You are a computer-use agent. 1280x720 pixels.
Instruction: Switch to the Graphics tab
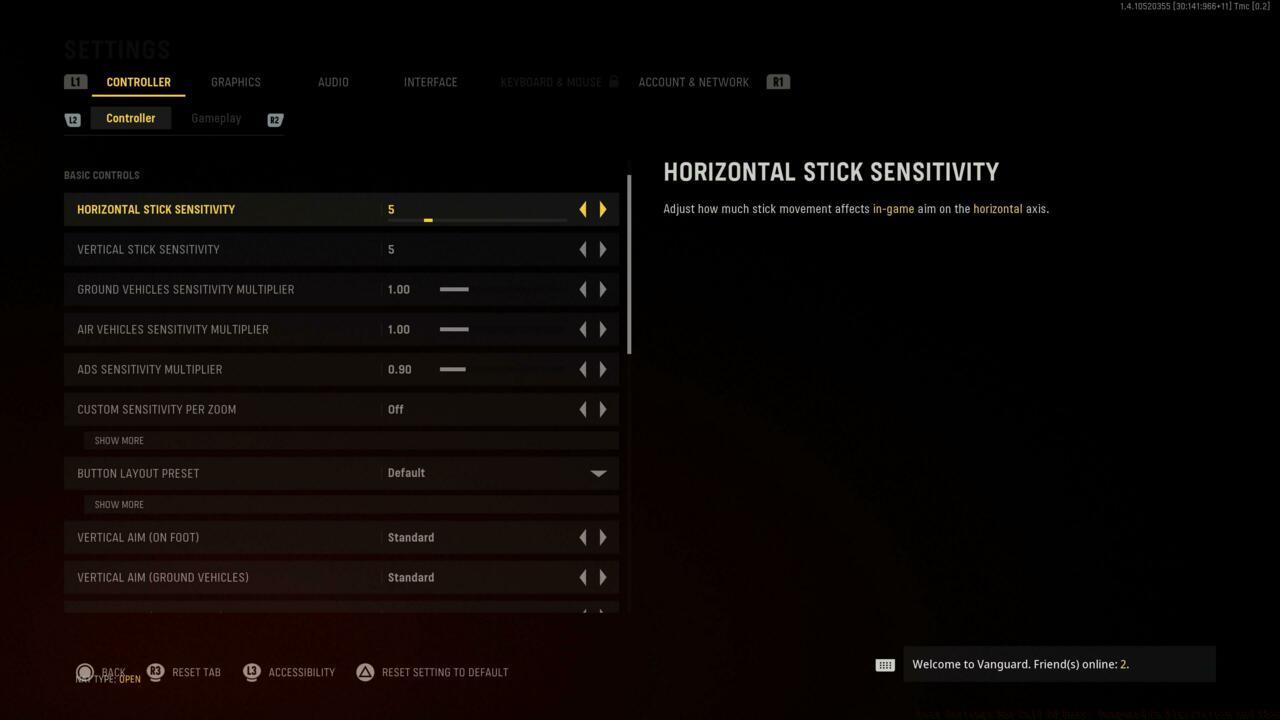click(x=235, y=82)
